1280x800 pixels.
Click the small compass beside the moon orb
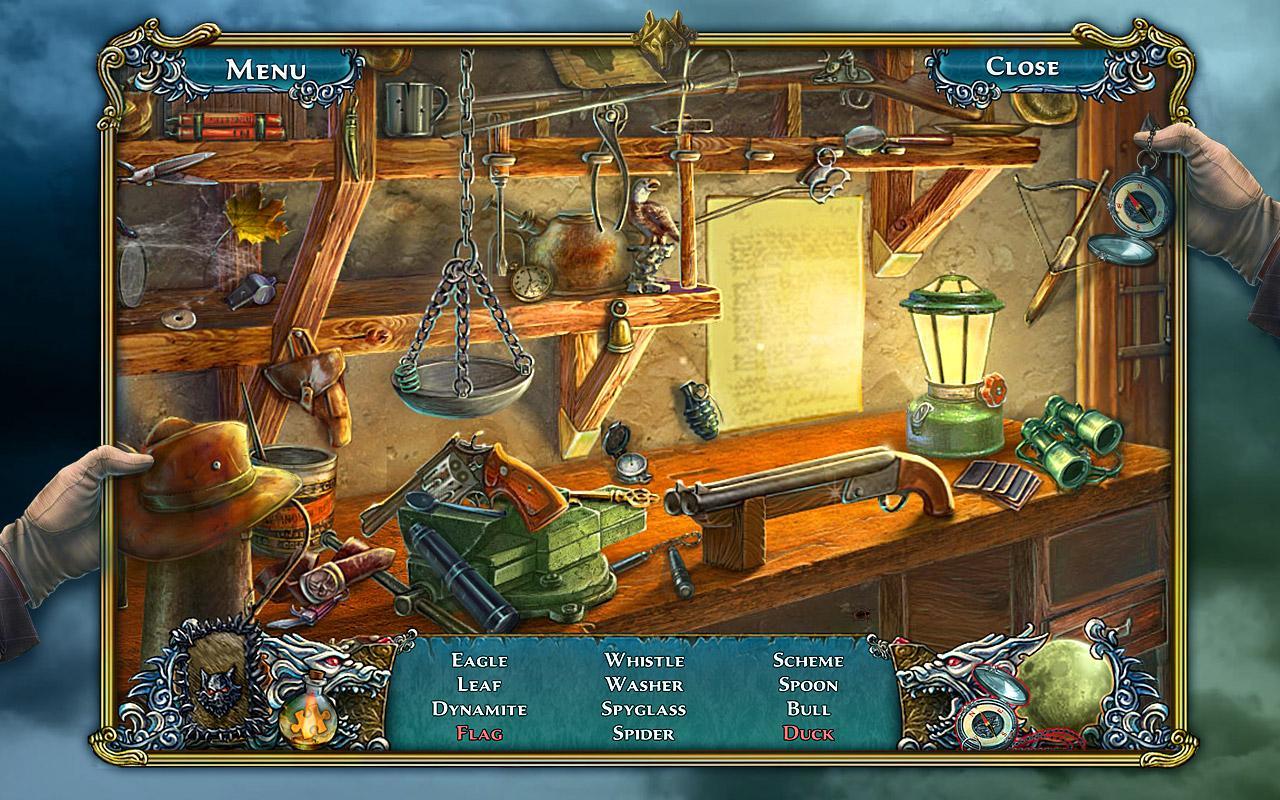(987, 725)
